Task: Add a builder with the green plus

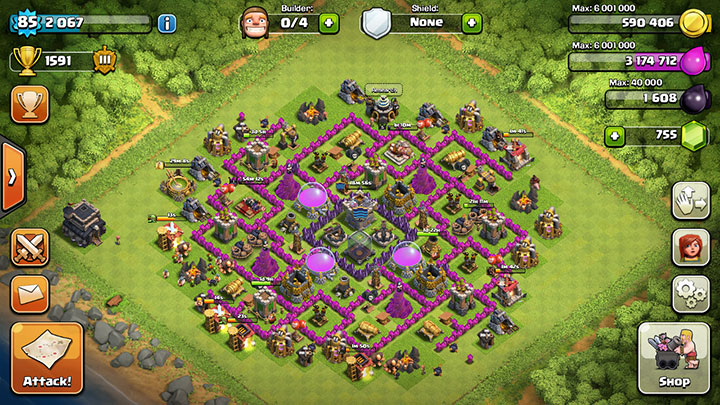Action: tap(329, 21)
